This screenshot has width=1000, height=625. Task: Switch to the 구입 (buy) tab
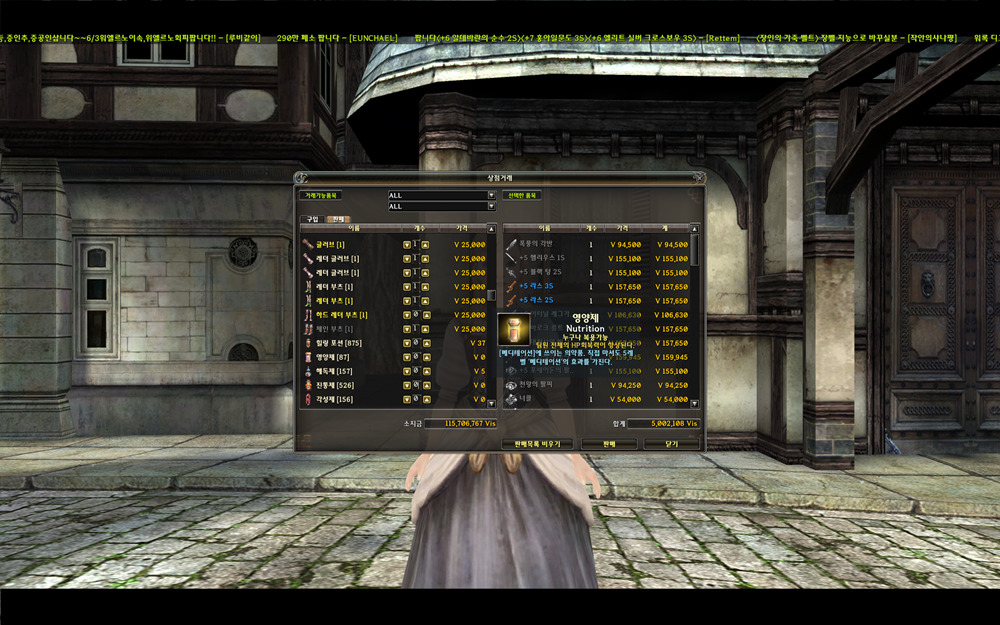[x=312, y=218]
